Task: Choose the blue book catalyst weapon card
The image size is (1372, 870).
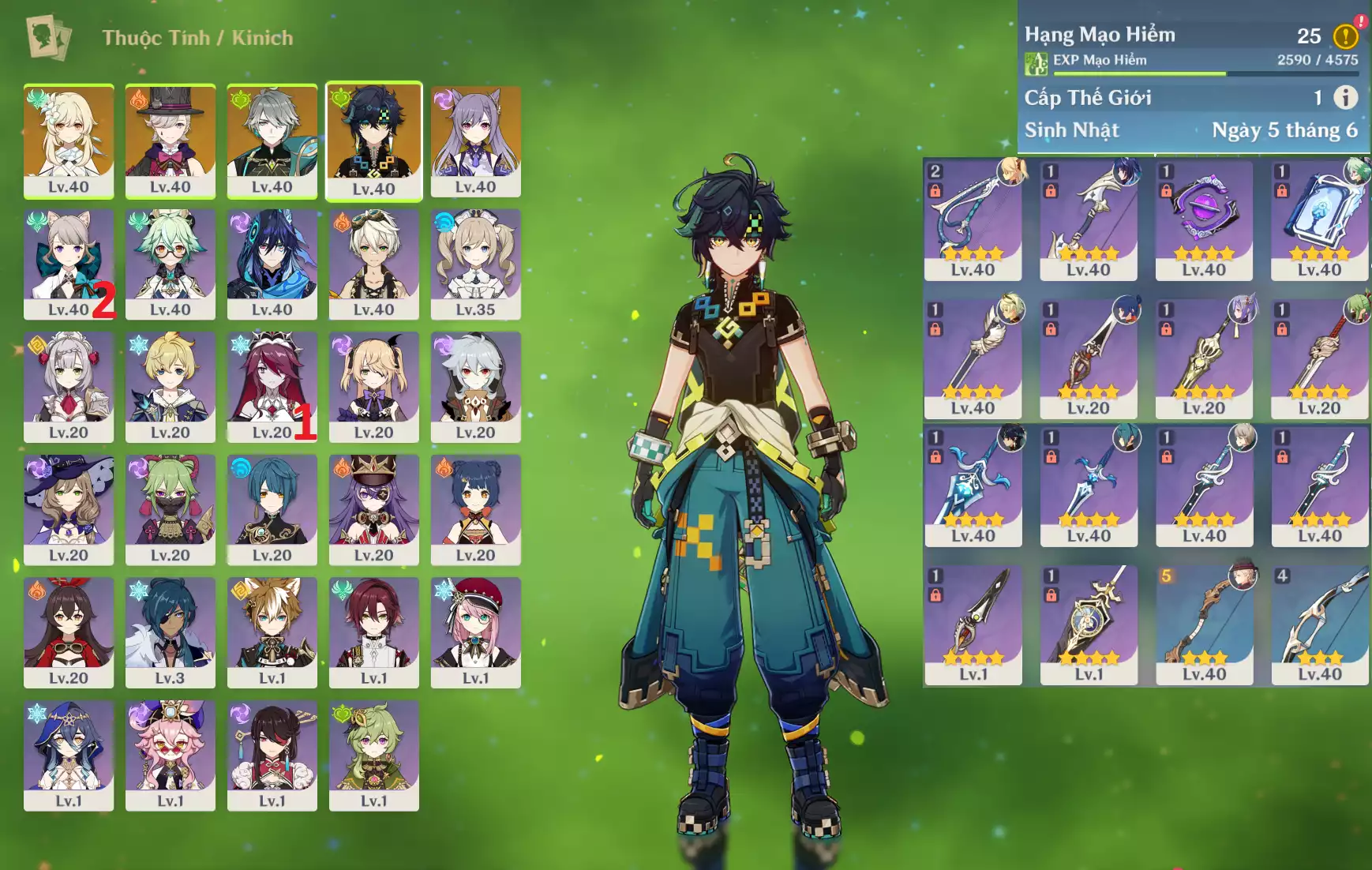Action: pos(1319,219)
